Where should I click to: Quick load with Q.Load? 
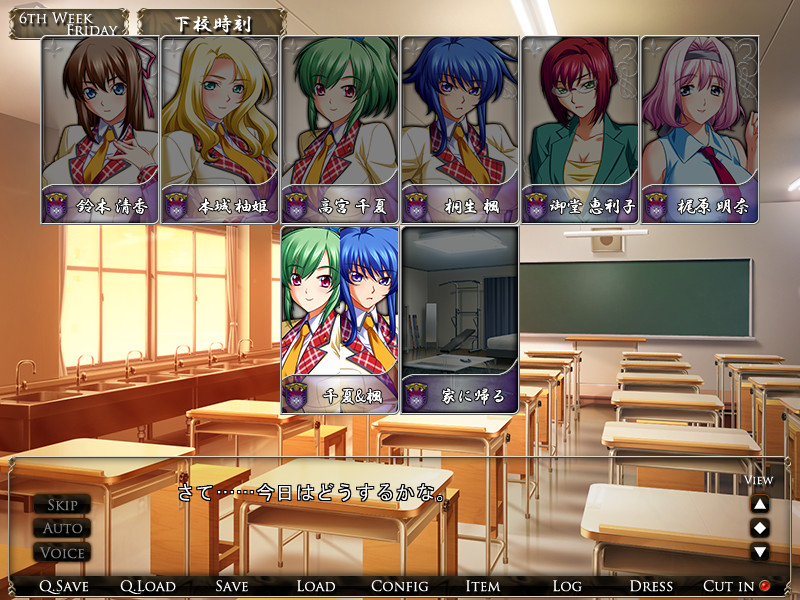click(x=148, y=586)
